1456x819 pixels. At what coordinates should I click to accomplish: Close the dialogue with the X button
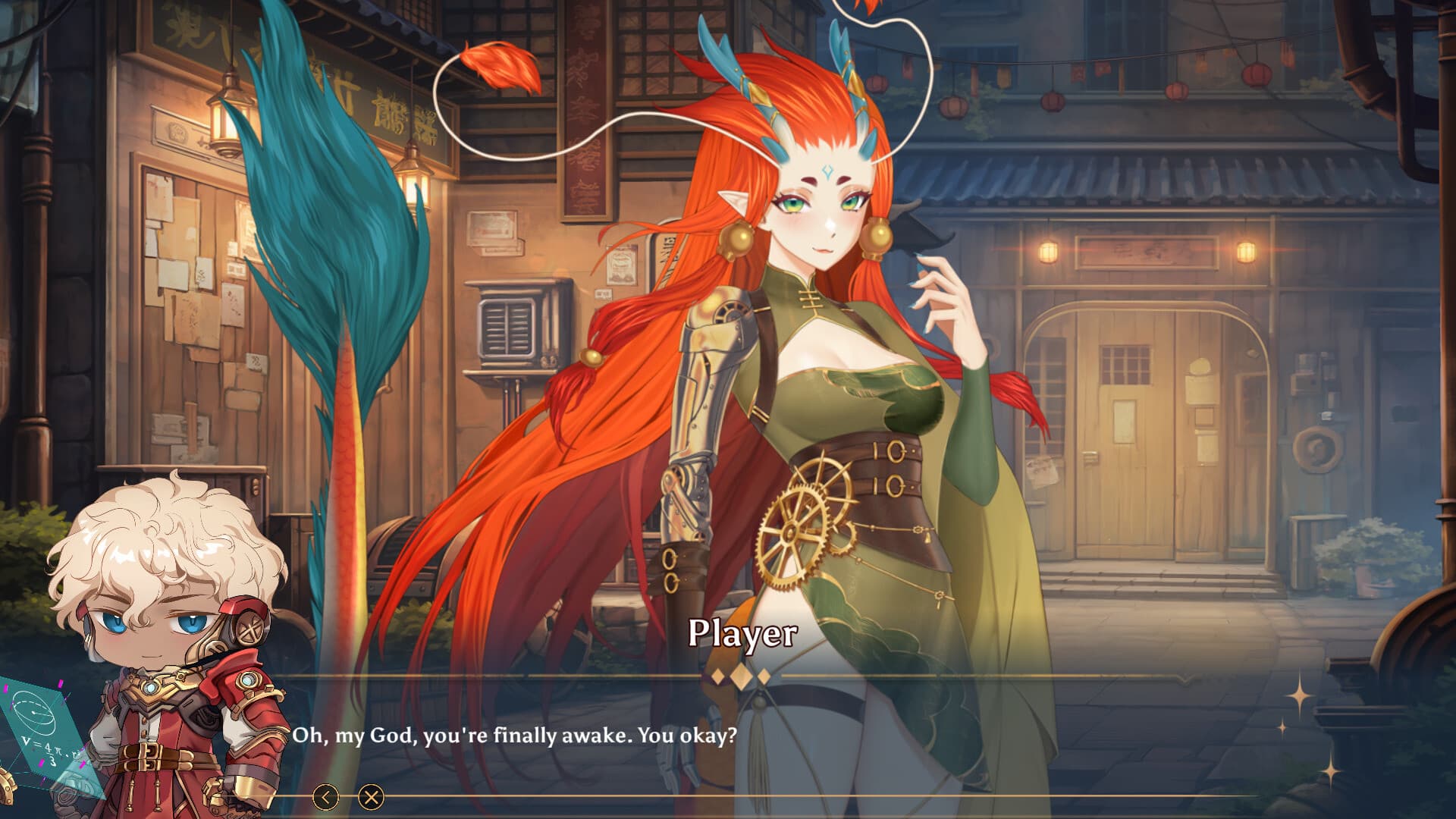coord(371,797)
